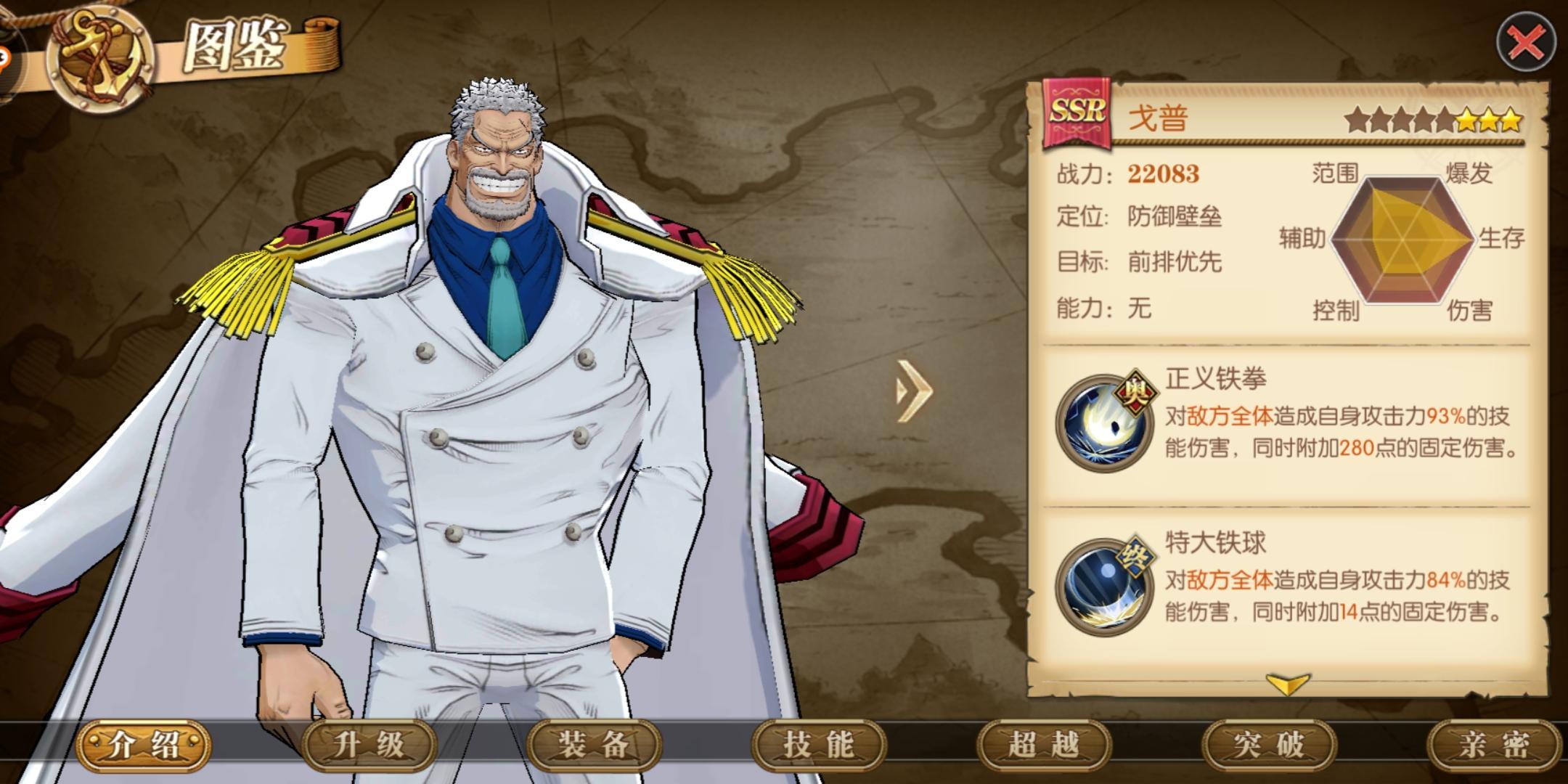Select the 特大铁球 skill icon
Image resolution: width=1568 pixels, height=784 pixels.
click(1105, 587)
